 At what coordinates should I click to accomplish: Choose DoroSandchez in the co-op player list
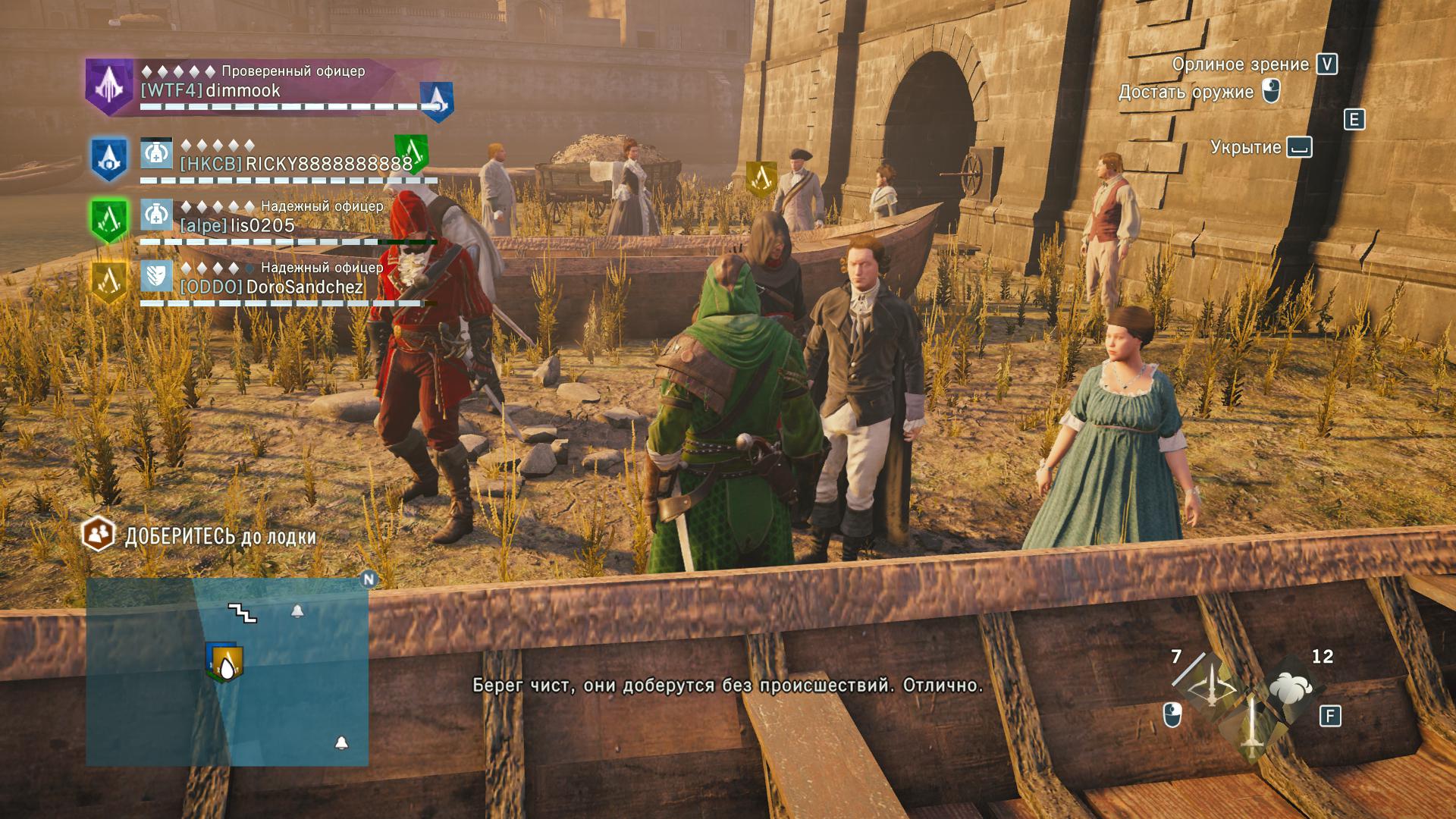(304, 287)
